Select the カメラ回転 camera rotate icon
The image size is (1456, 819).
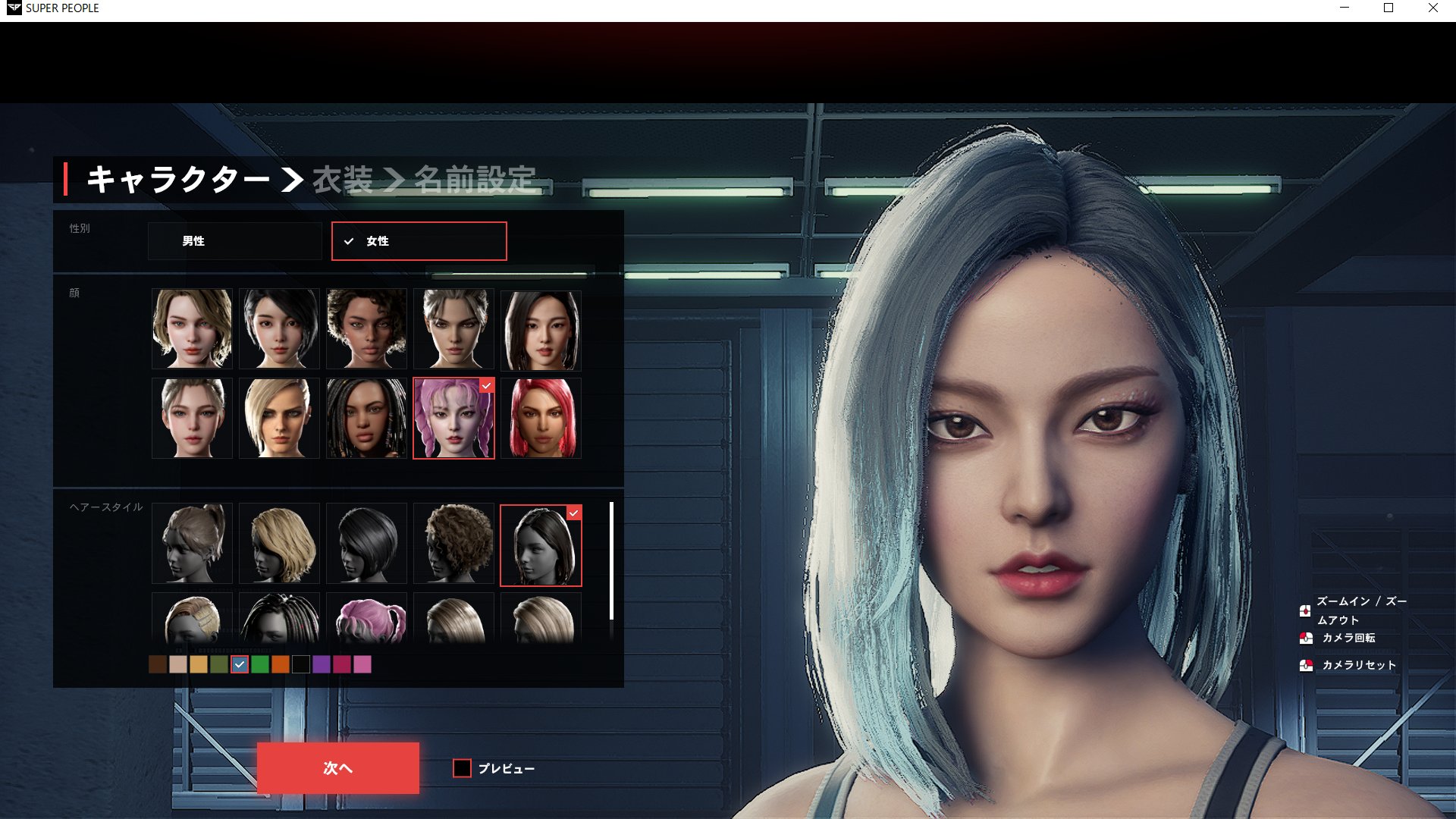tap(1306, 638)
